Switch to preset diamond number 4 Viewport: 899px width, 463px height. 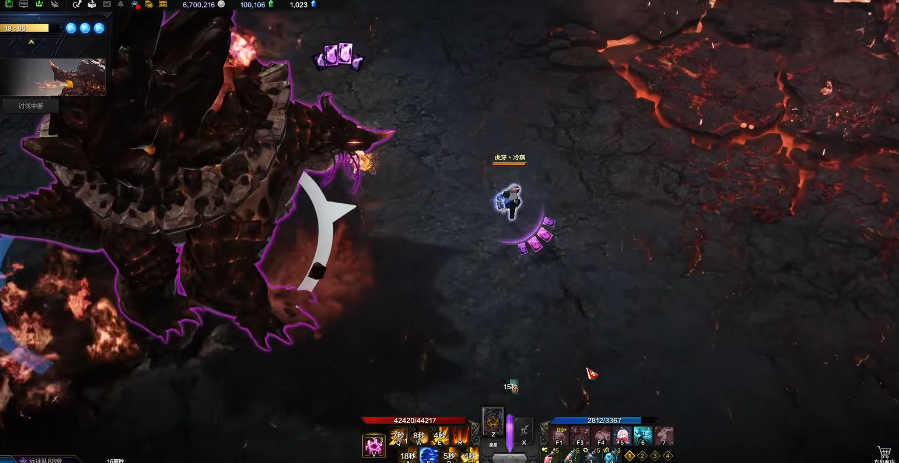667,455
